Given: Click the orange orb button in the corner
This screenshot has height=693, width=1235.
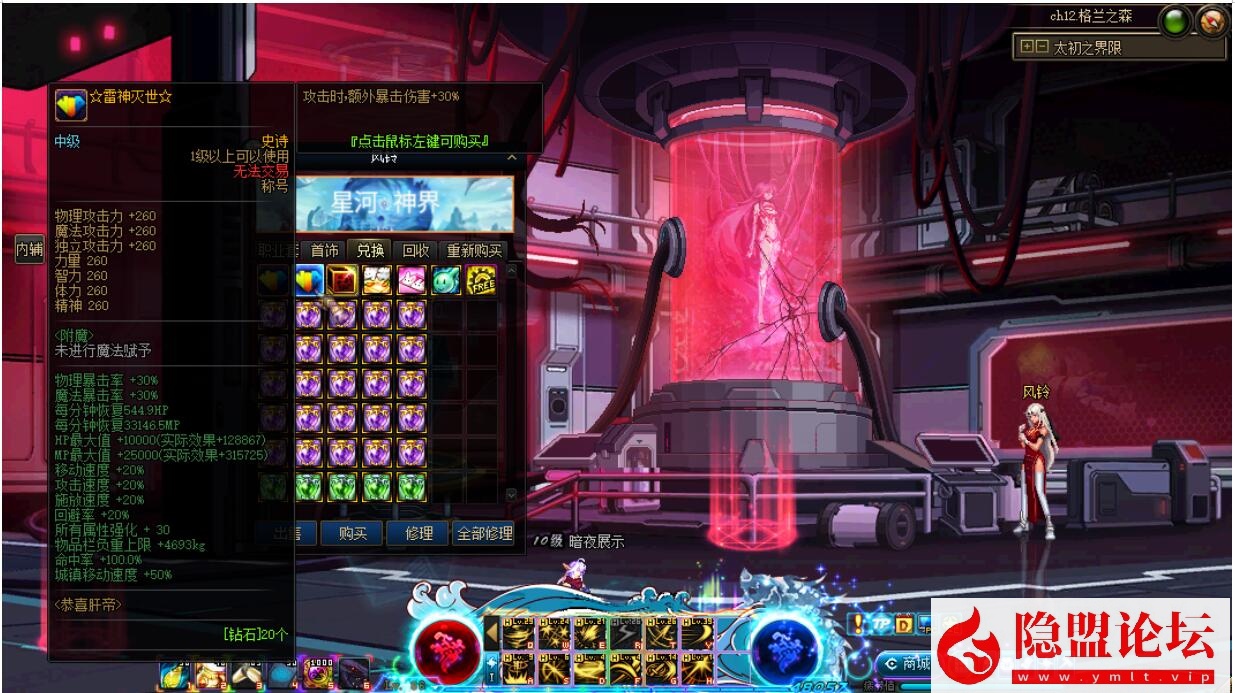Looking at the screenshot, I should pos(1211,20).
